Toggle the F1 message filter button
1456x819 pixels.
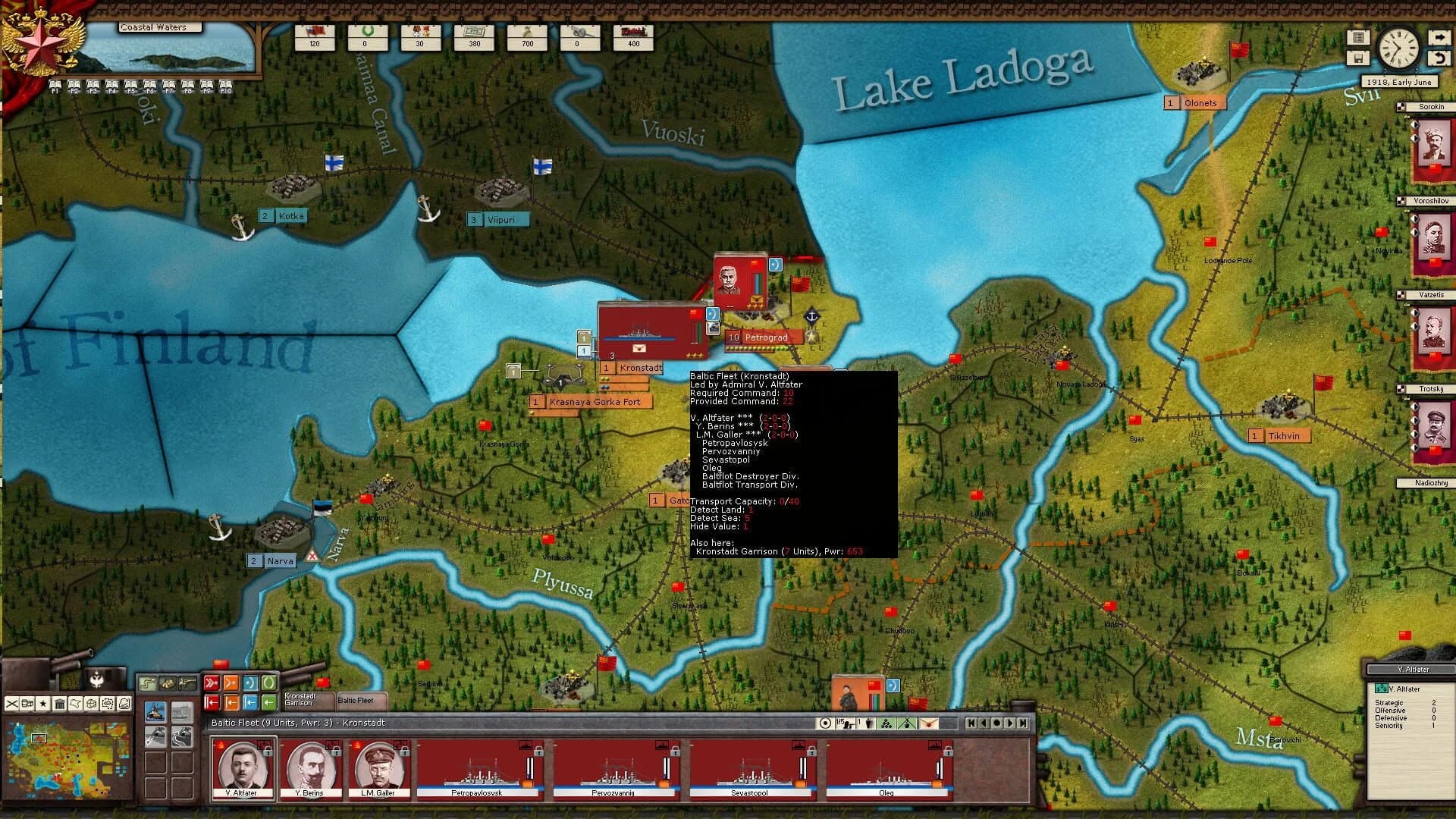54,83
